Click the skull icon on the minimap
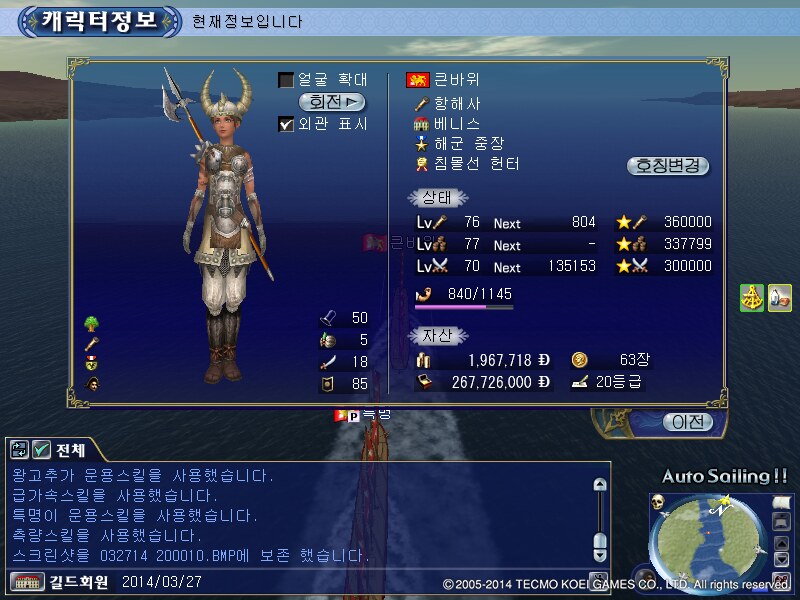This screenshot has width=800, height=600. [x=658, y=501]
